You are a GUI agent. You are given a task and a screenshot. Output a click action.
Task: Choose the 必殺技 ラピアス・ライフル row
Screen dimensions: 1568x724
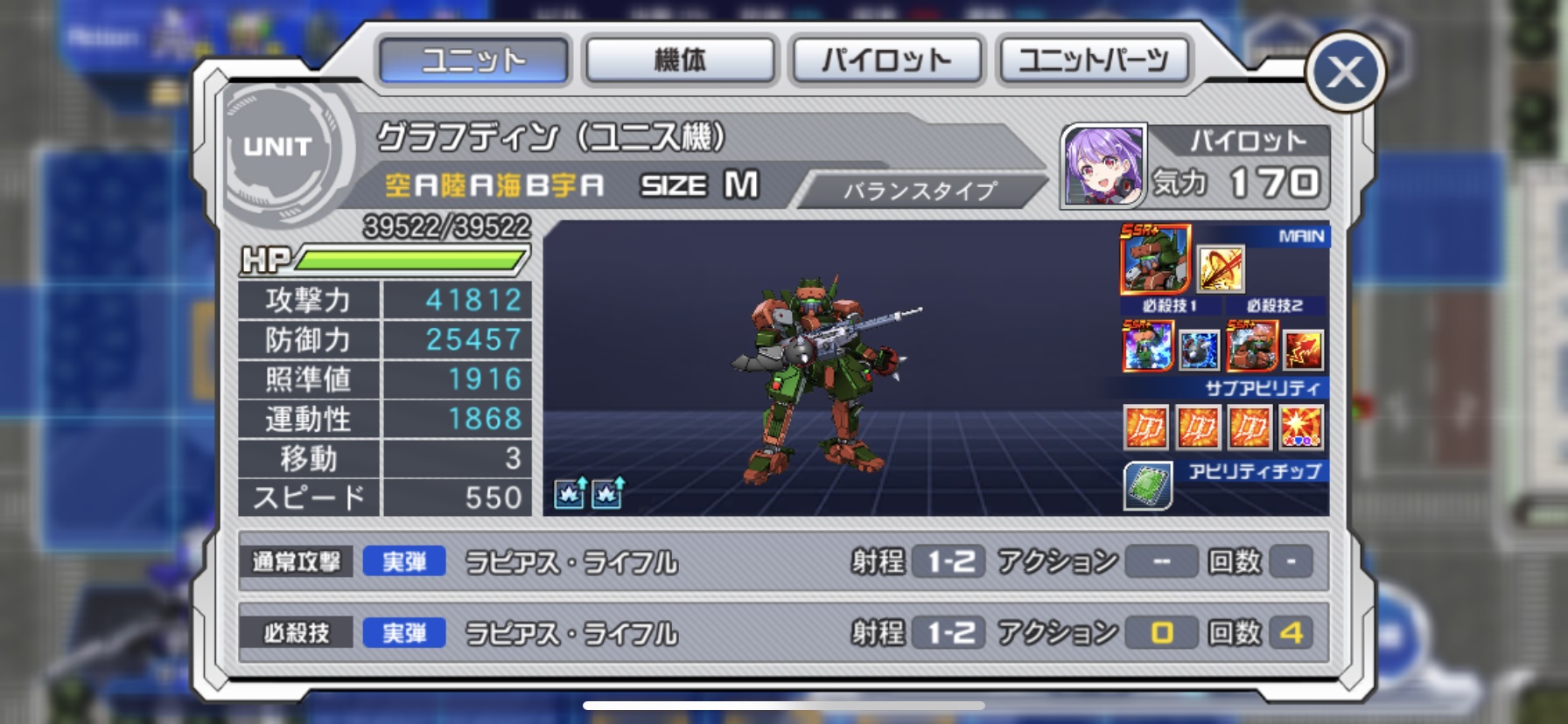click(x=783, y=632)
